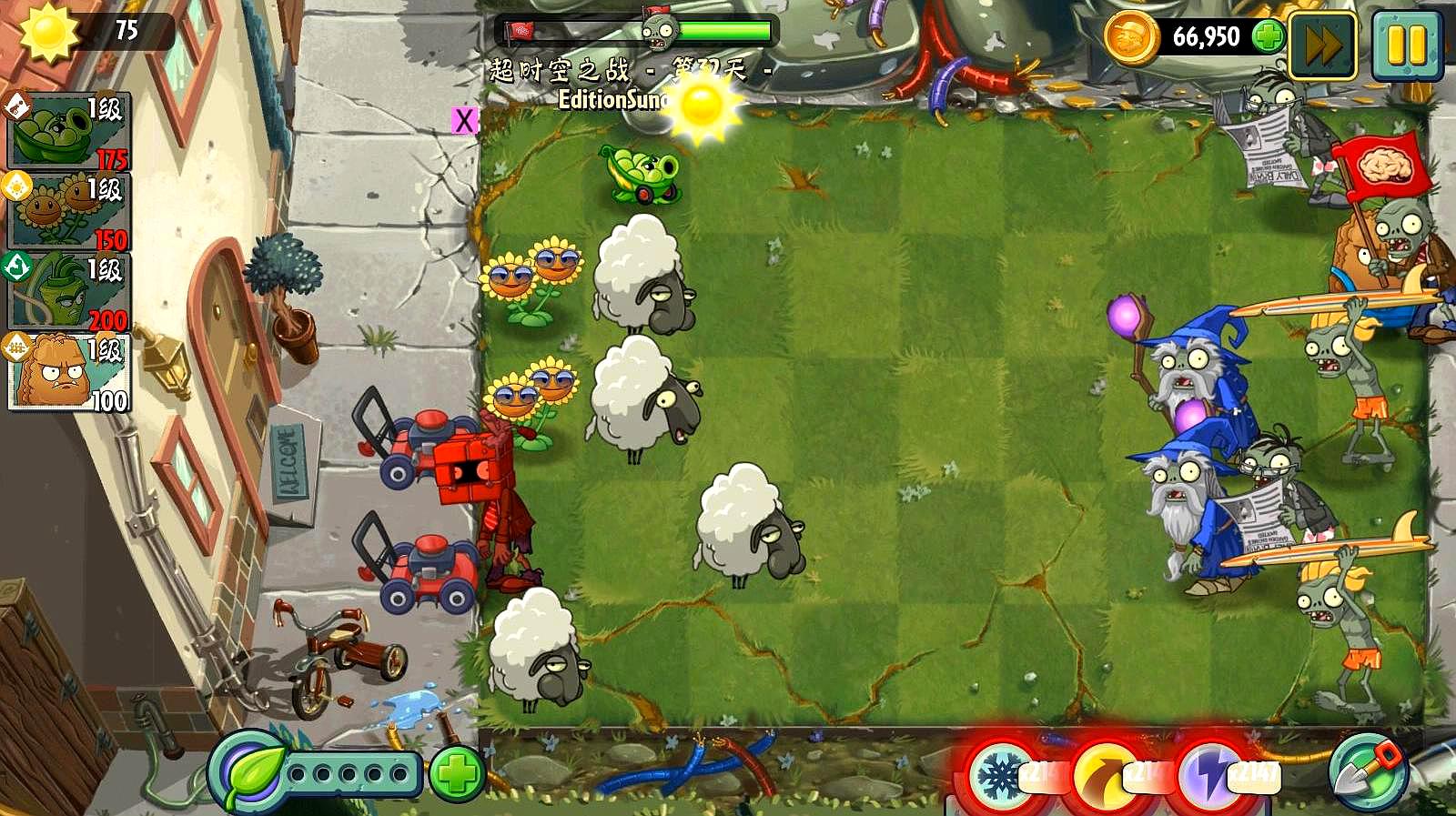Toggle fast-forward speed
The image size is (1456, 816).
1322,45
